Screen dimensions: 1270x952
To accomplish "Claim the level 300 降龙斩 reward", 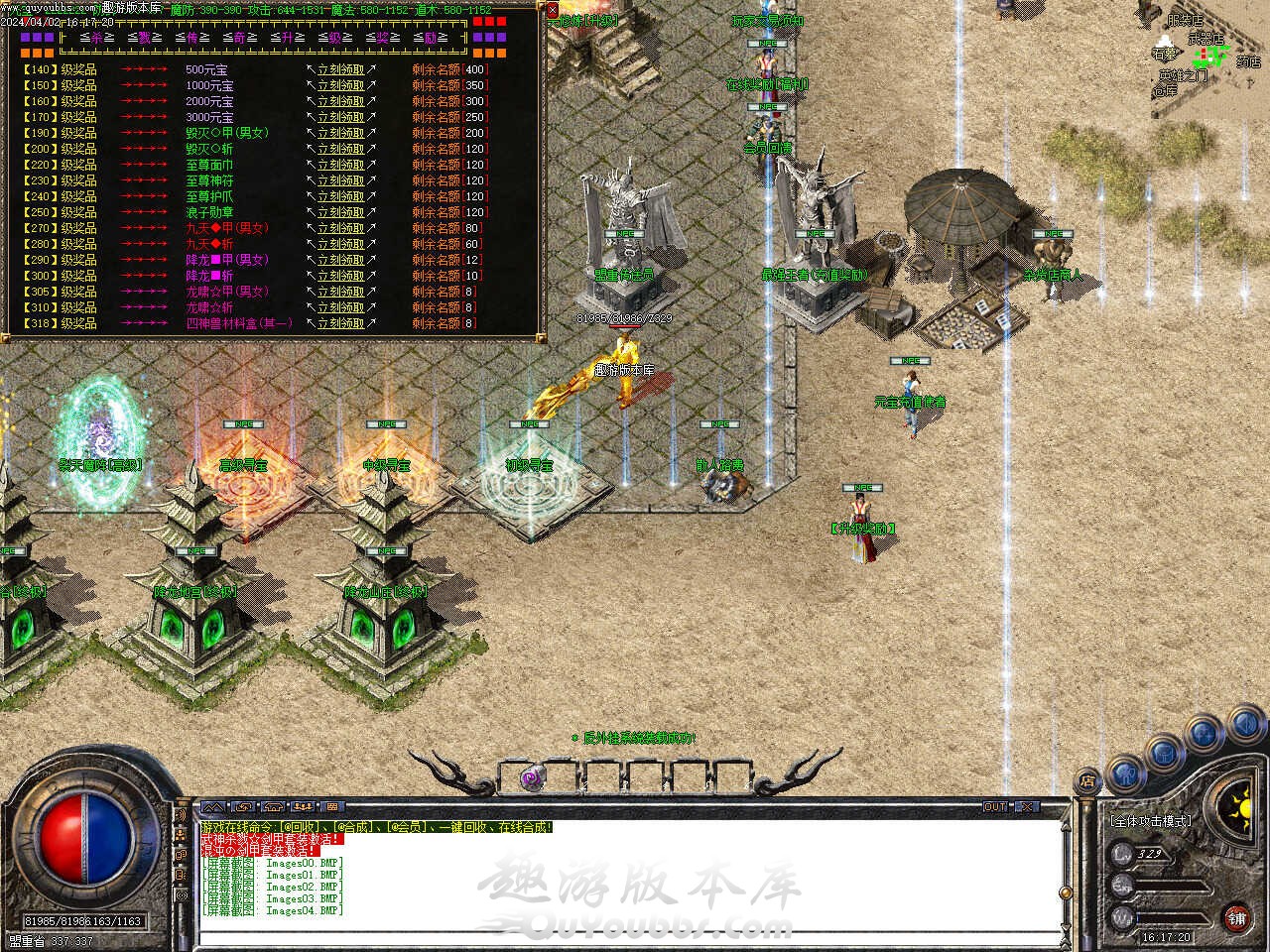I will 340,277.
